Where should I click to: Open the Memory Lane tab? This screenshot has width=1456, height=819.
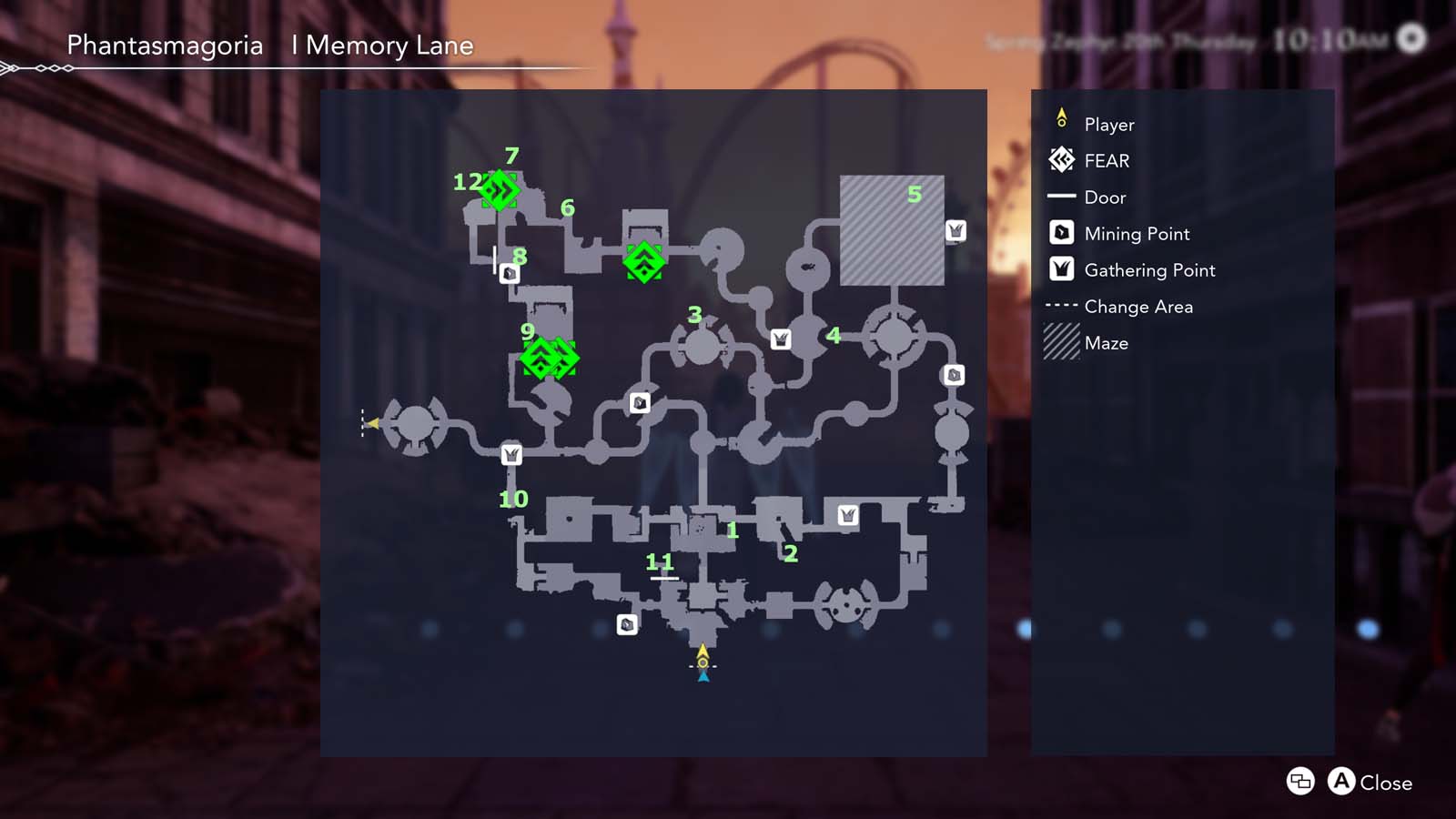tap(382, 45)
